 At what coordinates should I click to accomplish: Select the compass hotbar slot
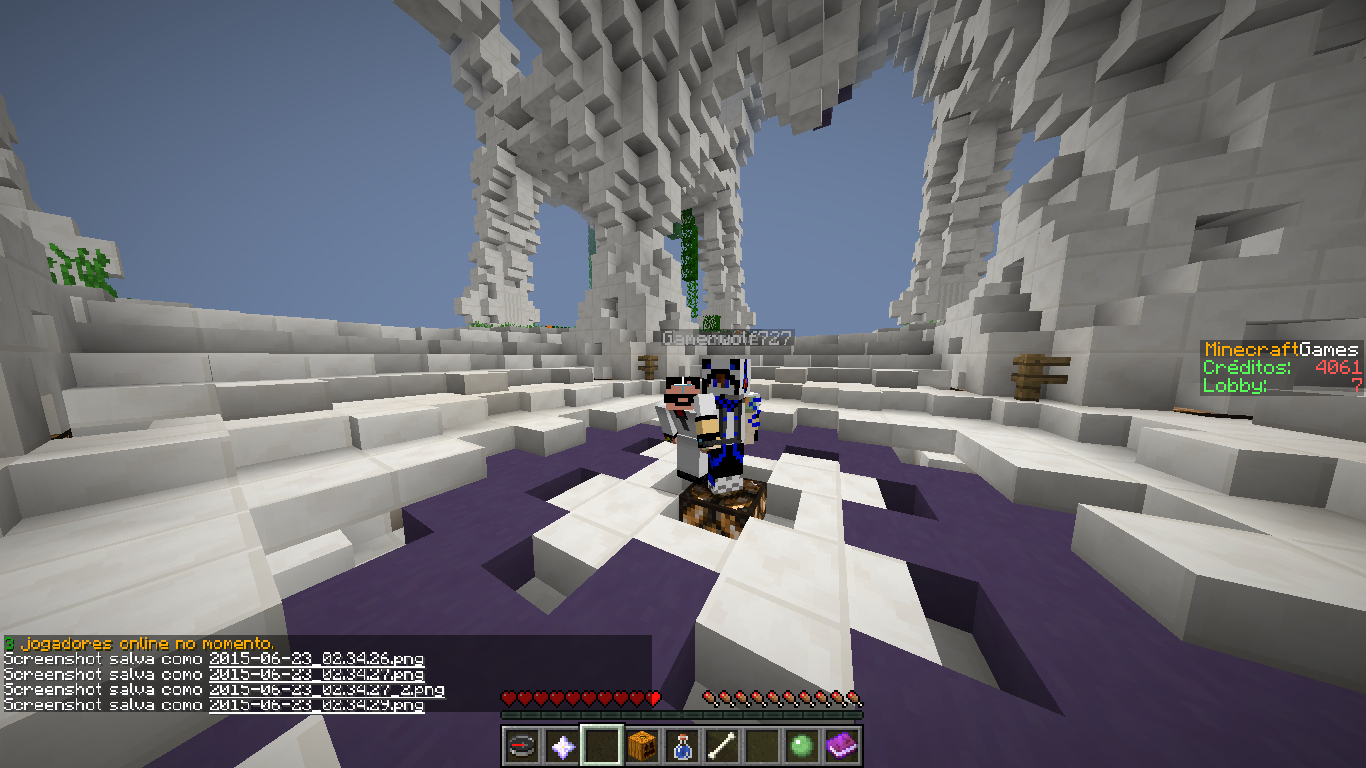[522, 745]
